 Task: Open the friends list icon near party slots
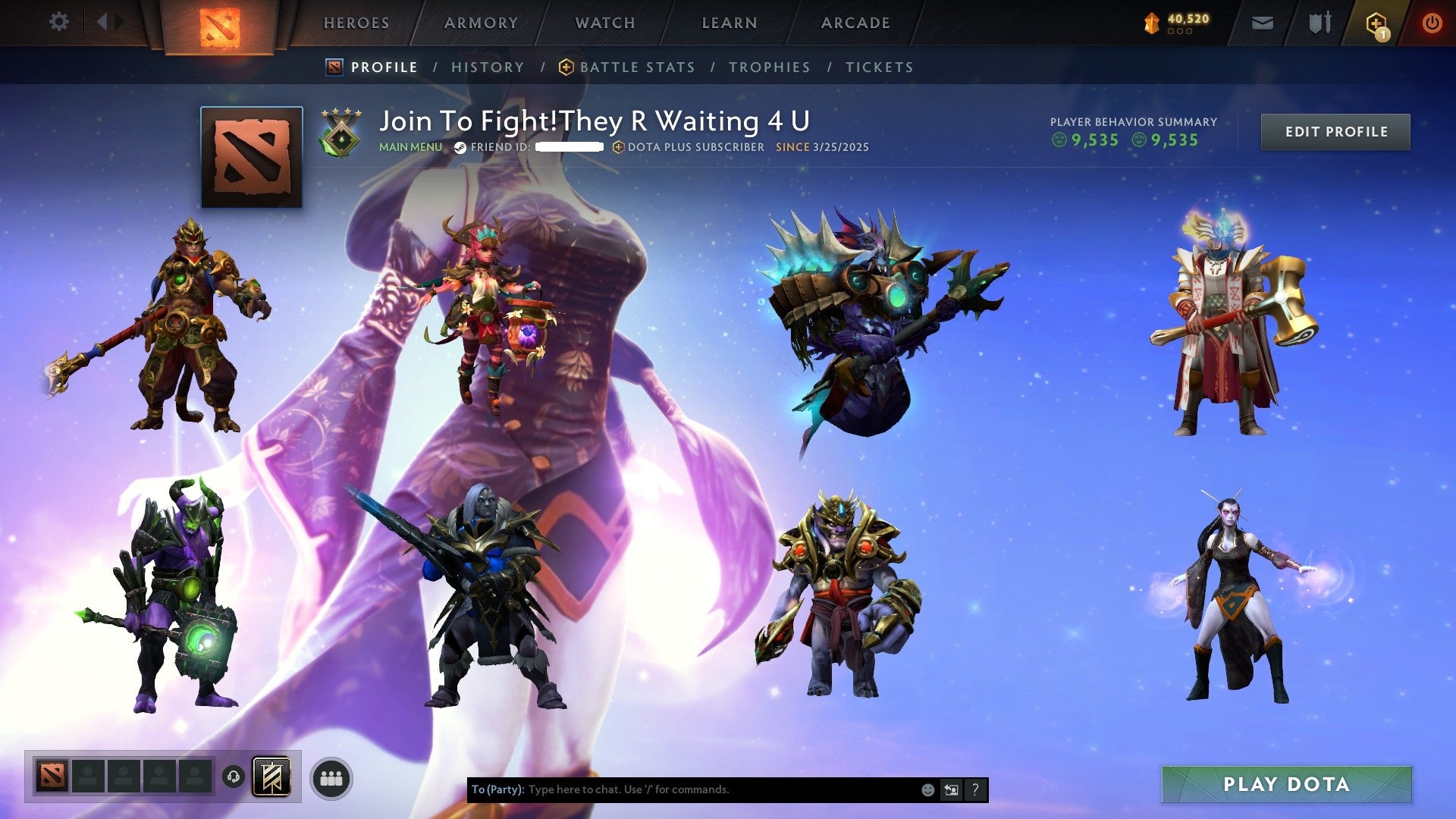click(332, 778)
